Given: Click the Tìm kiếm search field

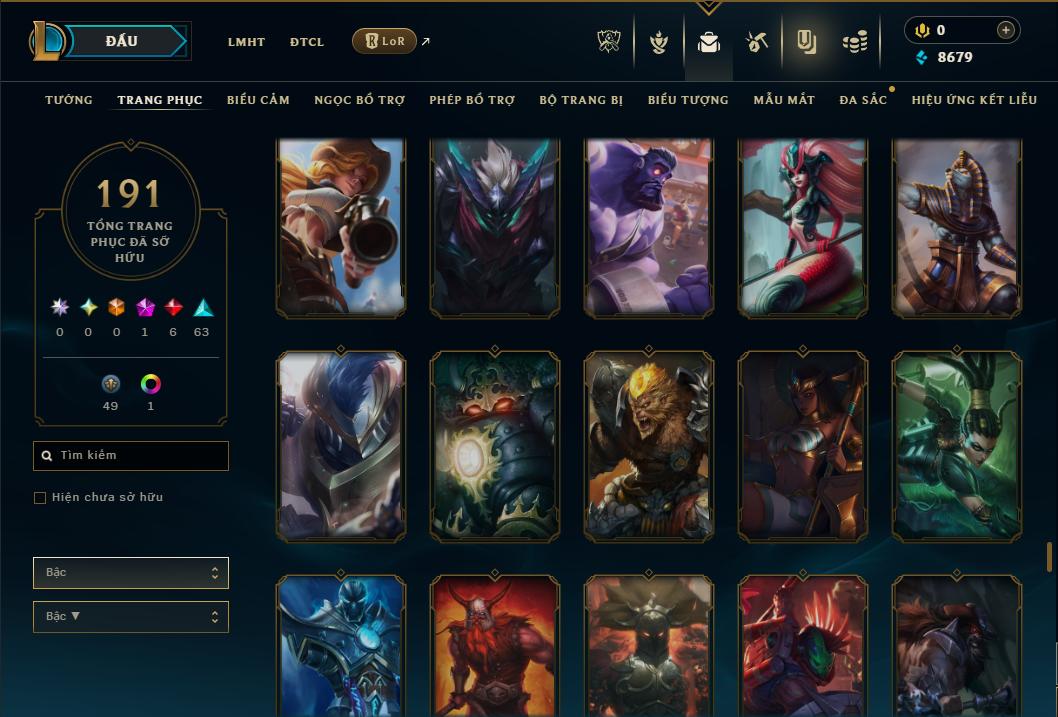Looking at the screenshot, I should tap(131, 456).
